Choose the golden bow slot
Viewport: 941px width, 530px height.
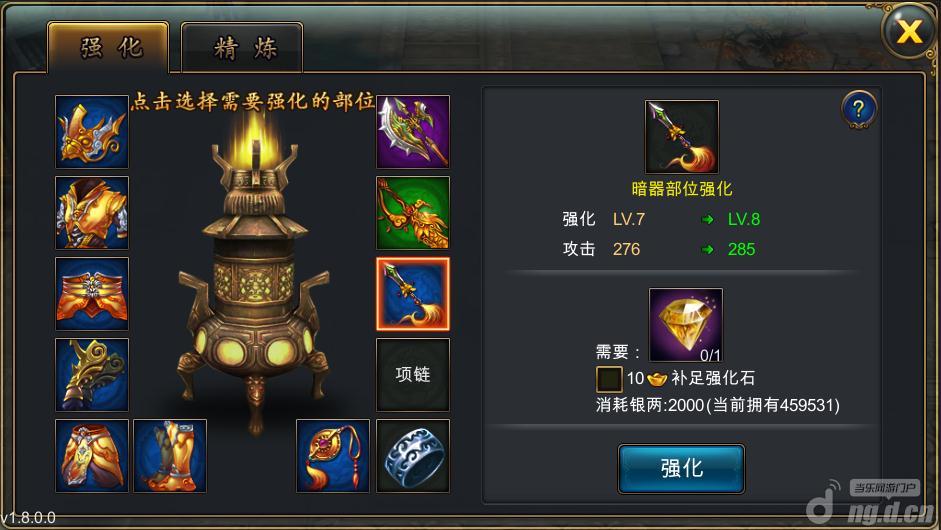pyautogui.click(x=413, y=213)
